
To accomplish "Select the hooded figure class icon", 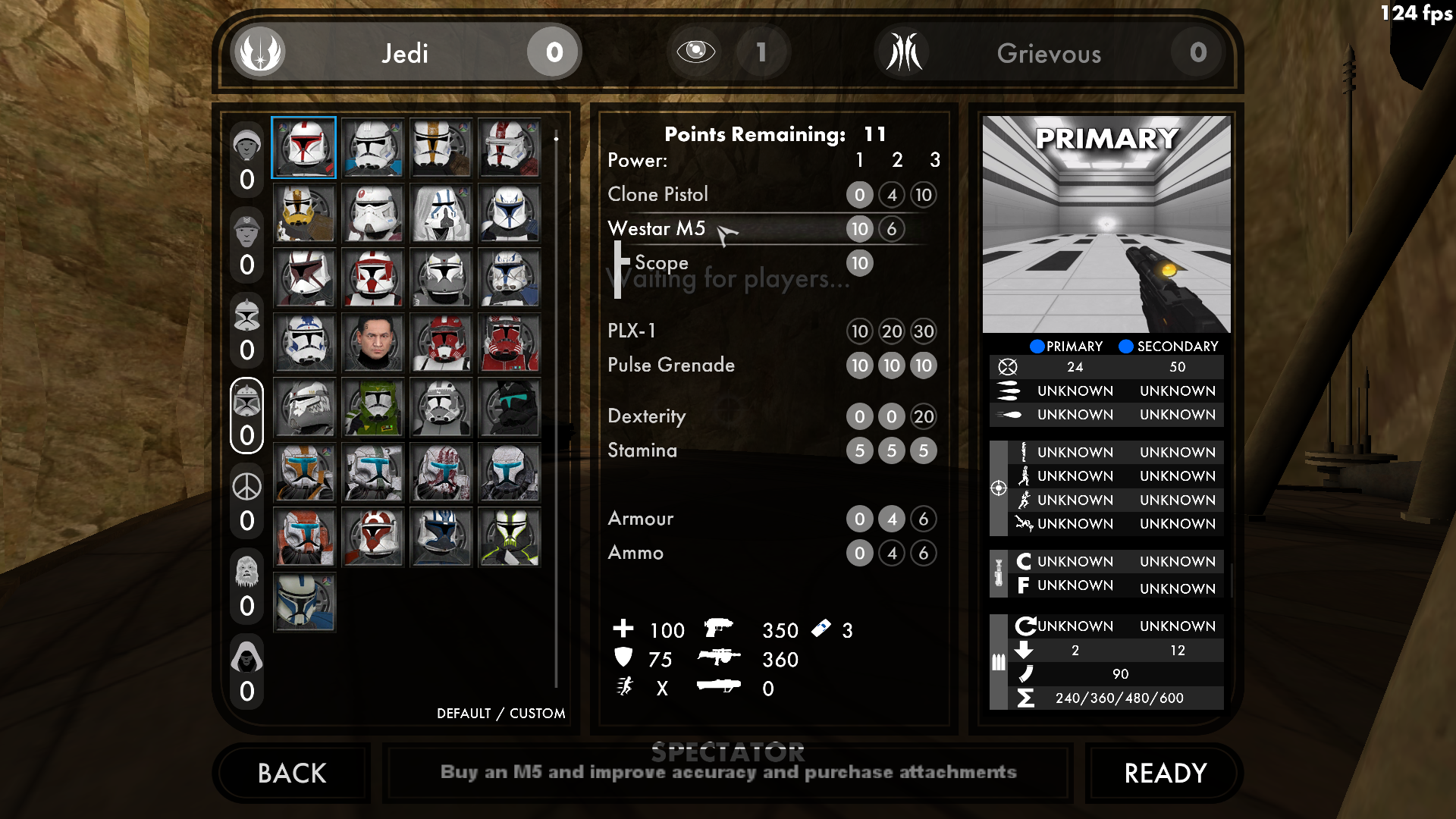I will point(246,657).
